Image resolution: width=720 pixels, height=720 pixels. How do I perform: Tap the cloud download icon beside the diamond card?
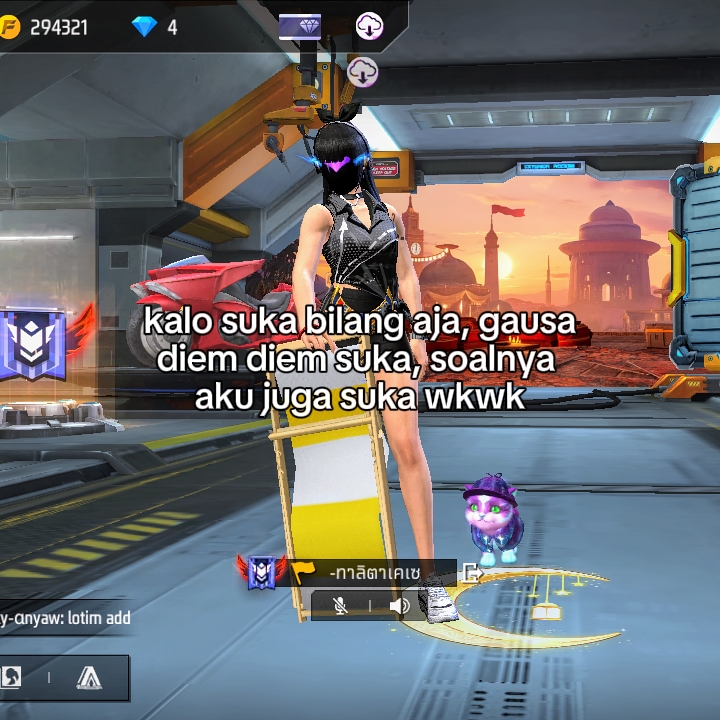[369, 26]
